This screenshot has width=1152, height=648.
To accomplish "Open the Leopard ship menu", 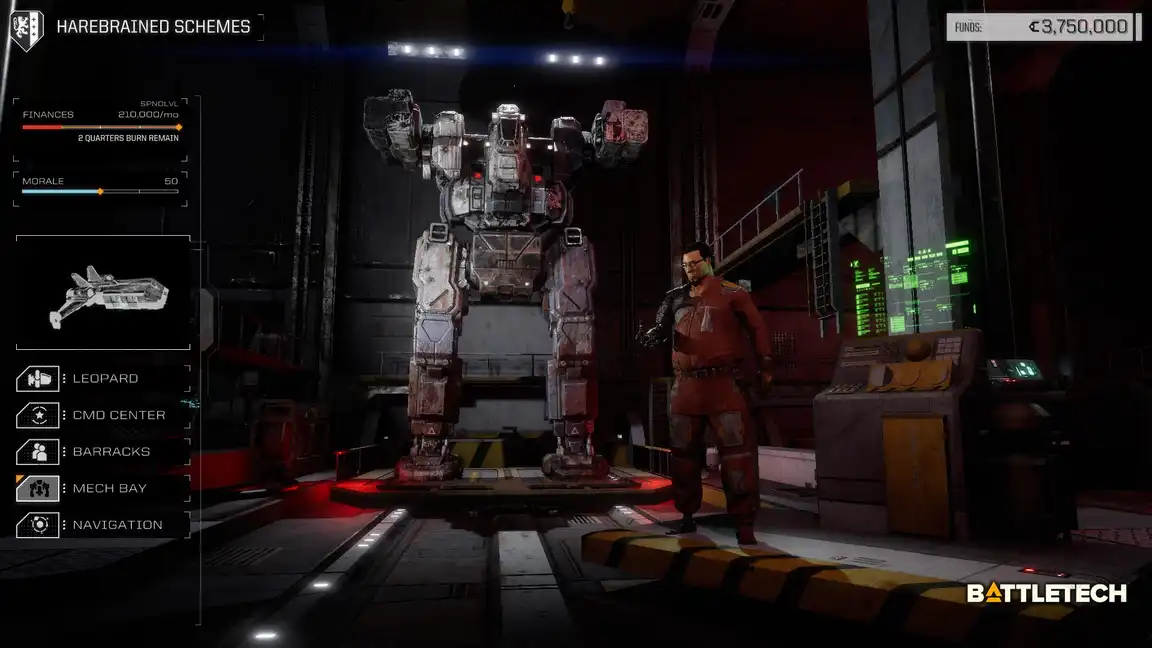I will [x=103, y=379].
